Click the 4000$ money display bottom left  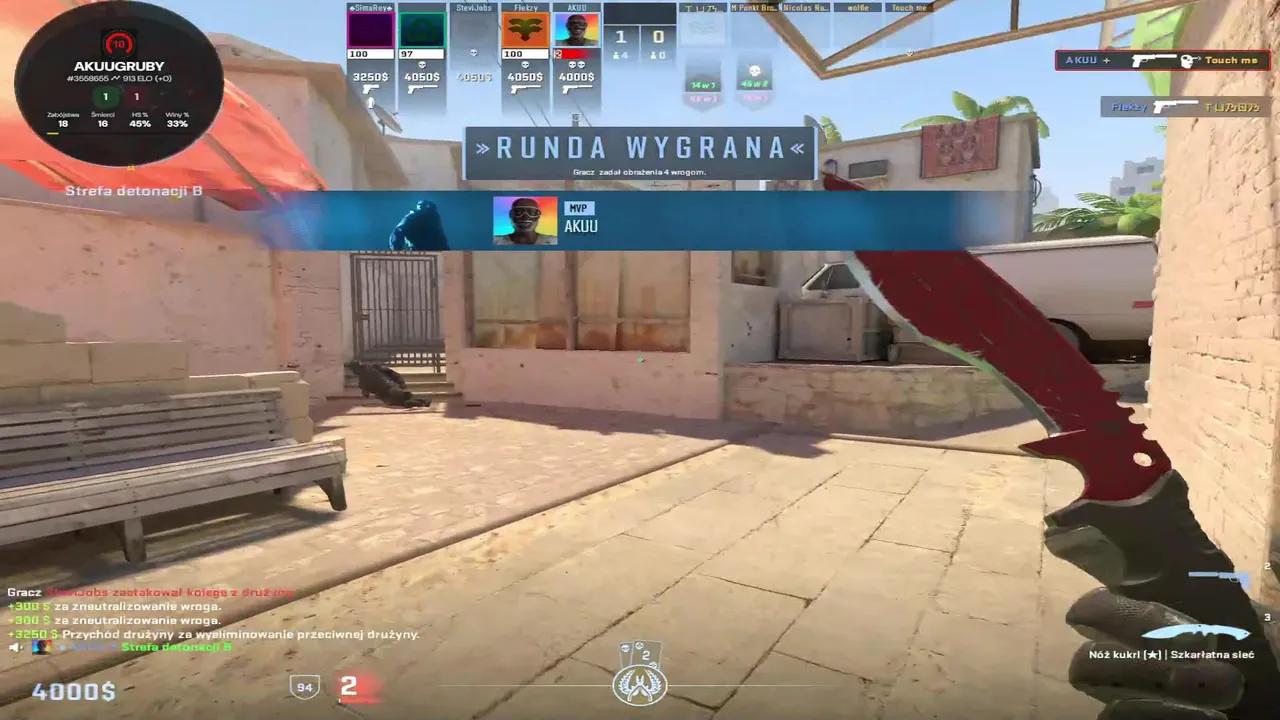(74, 691)
